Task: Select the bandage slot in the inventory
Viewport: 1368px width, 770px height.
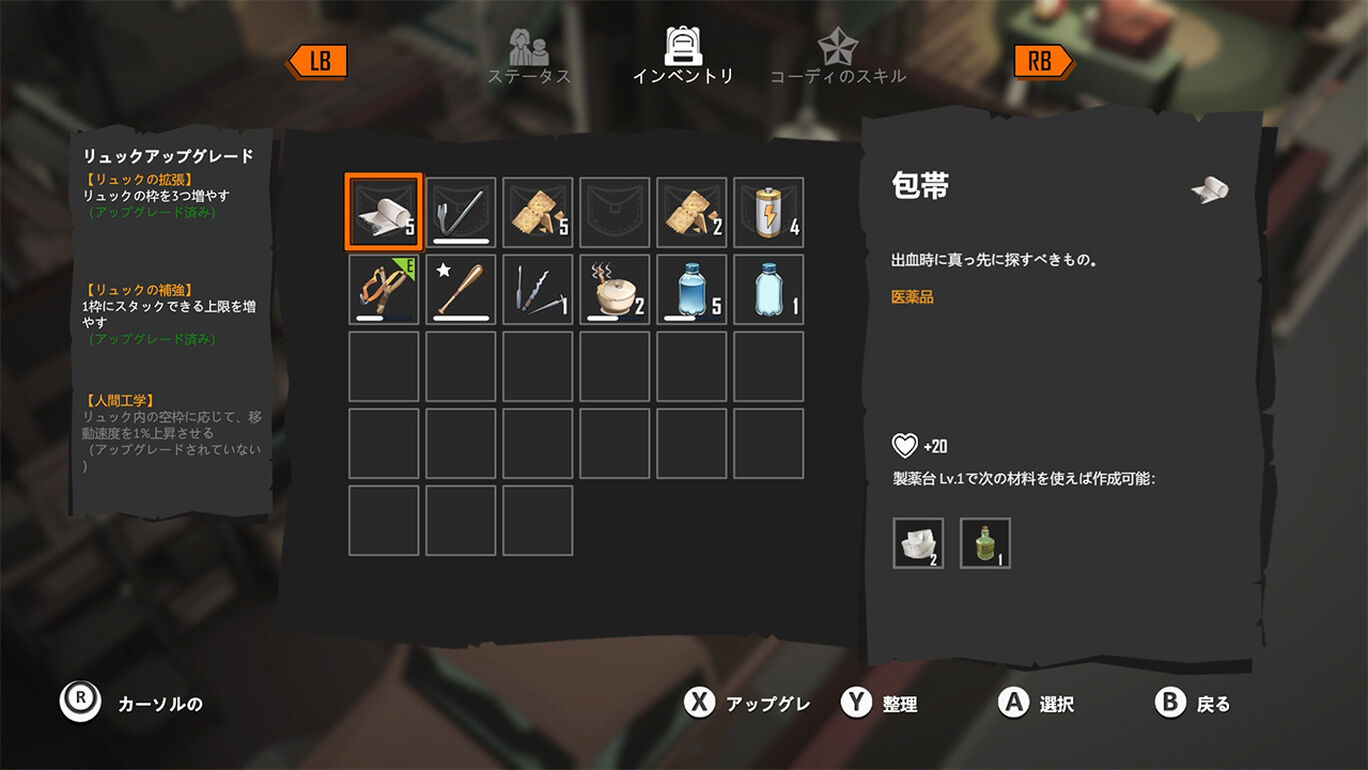Action: tap(384, 212)
